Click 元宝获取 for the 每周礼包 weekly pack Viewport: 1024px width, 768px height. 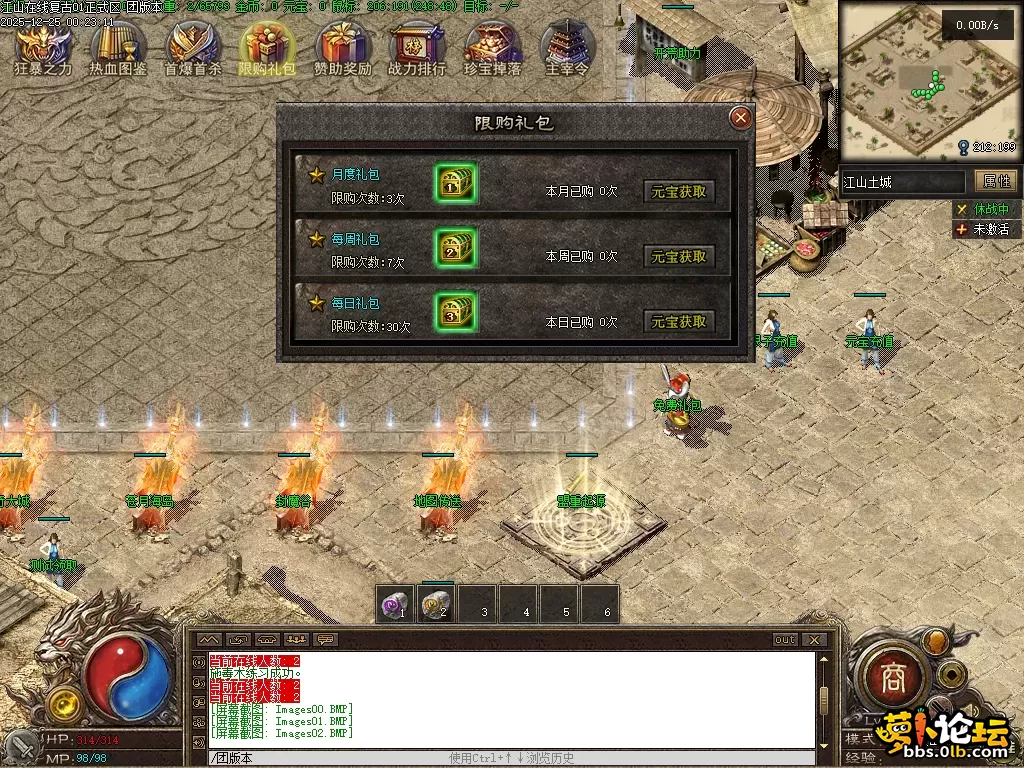tap(679, 257)
